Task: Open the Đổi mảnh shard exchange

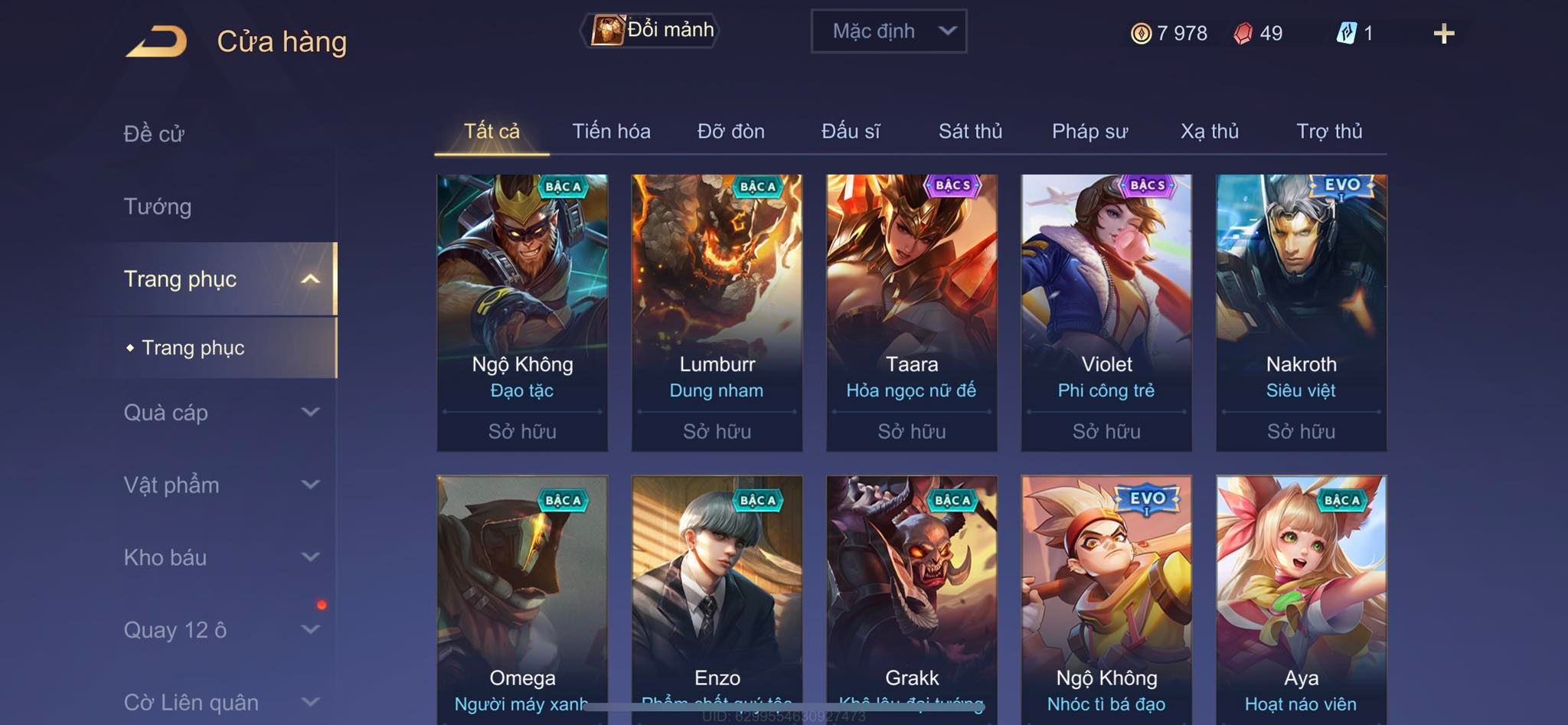Action: point(652,31)
